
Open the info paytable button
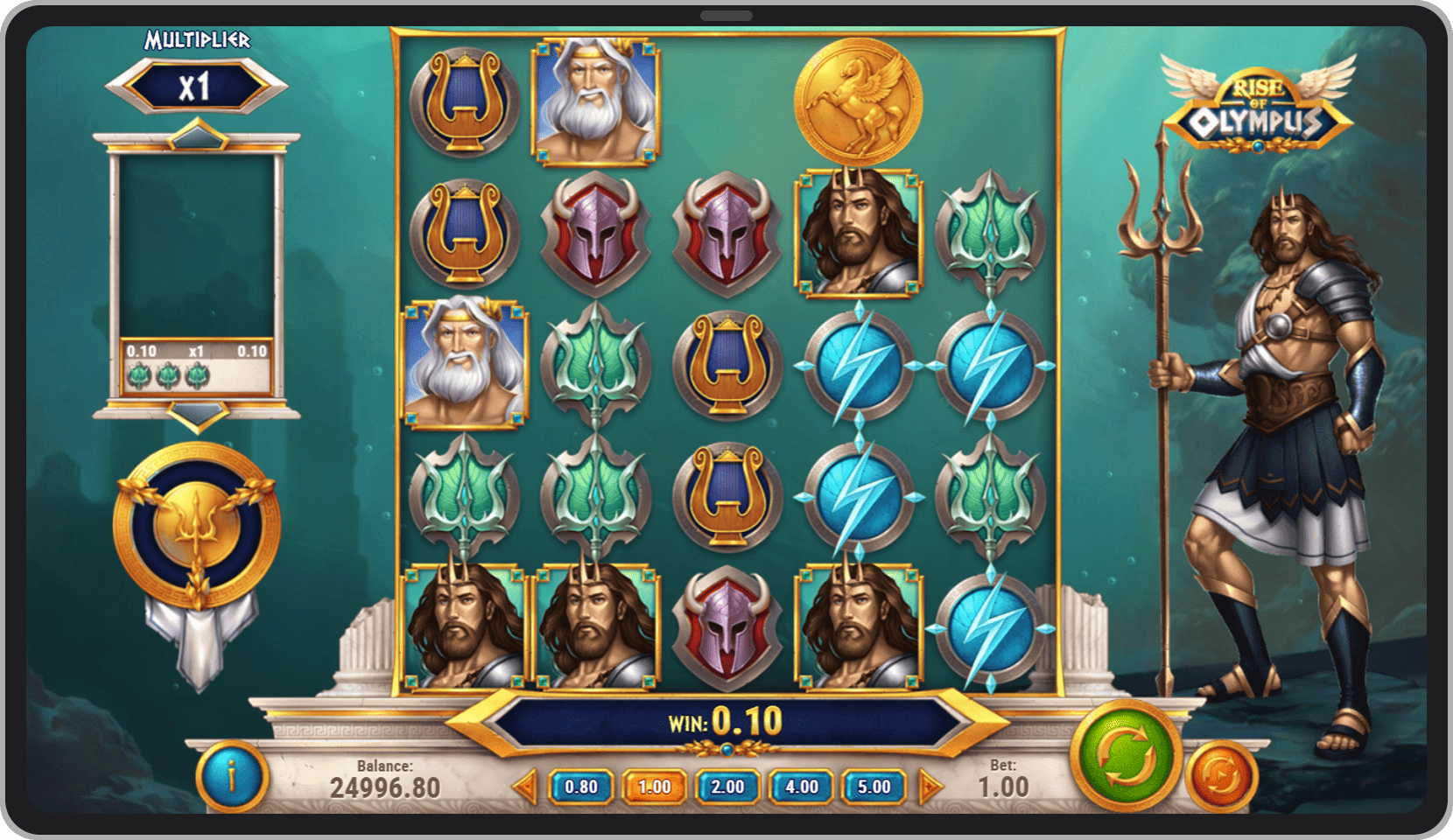231,775
